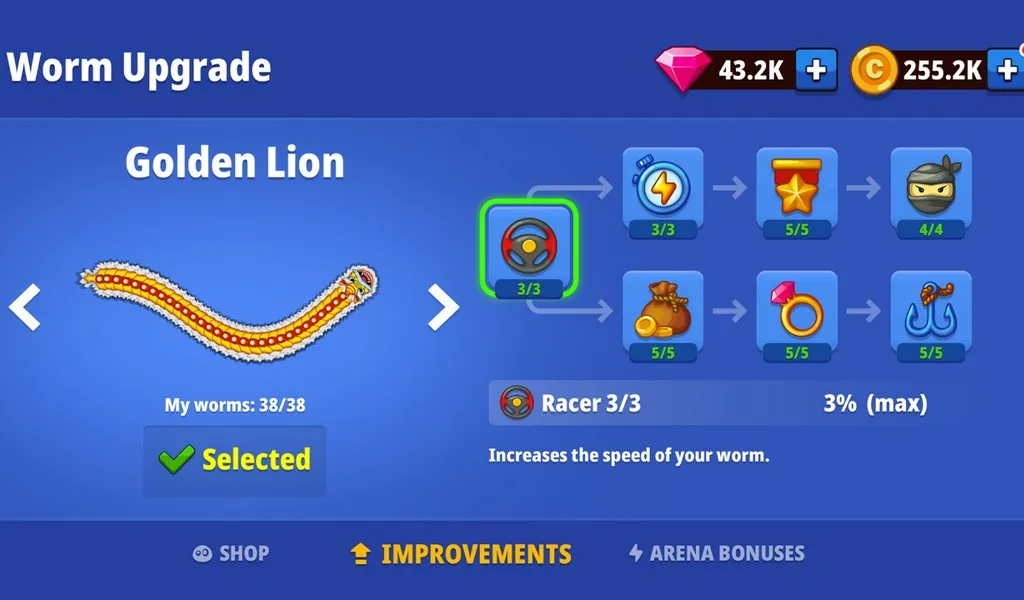Select the Racer steering wheel upgrade

click(x=529, y=250)
